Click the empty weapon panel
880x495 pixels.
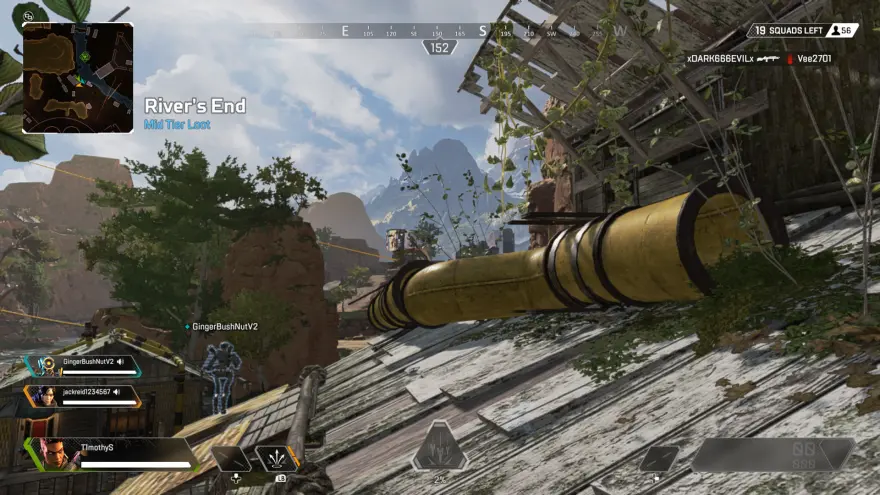pyautogui.click(x=774, y=455)
